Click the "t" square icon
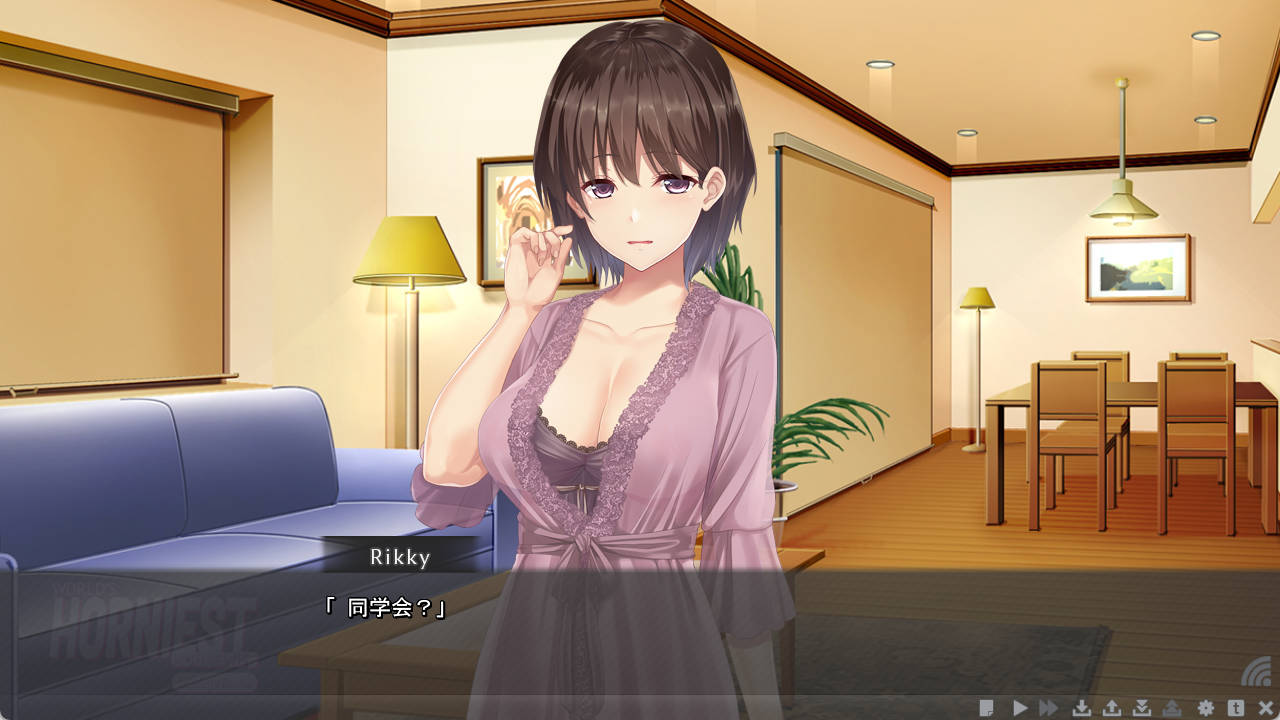The image size is (1280, 720). [1235, 708]
